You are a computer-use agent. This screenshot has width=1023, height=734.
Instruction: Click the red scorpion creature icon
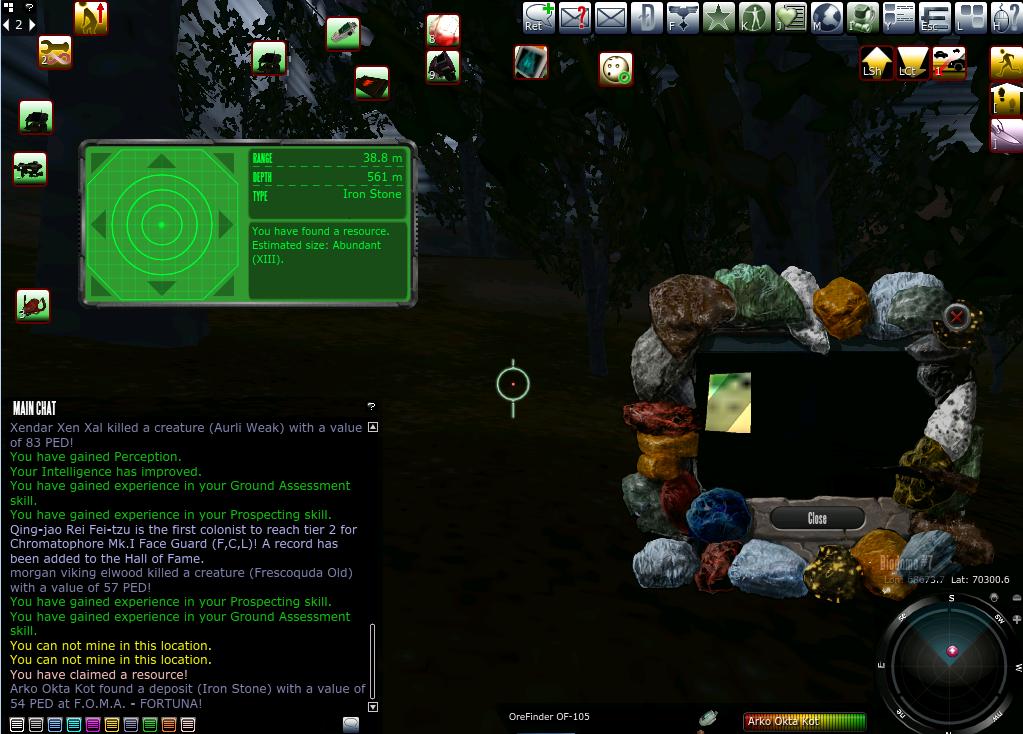pos(33,305)
